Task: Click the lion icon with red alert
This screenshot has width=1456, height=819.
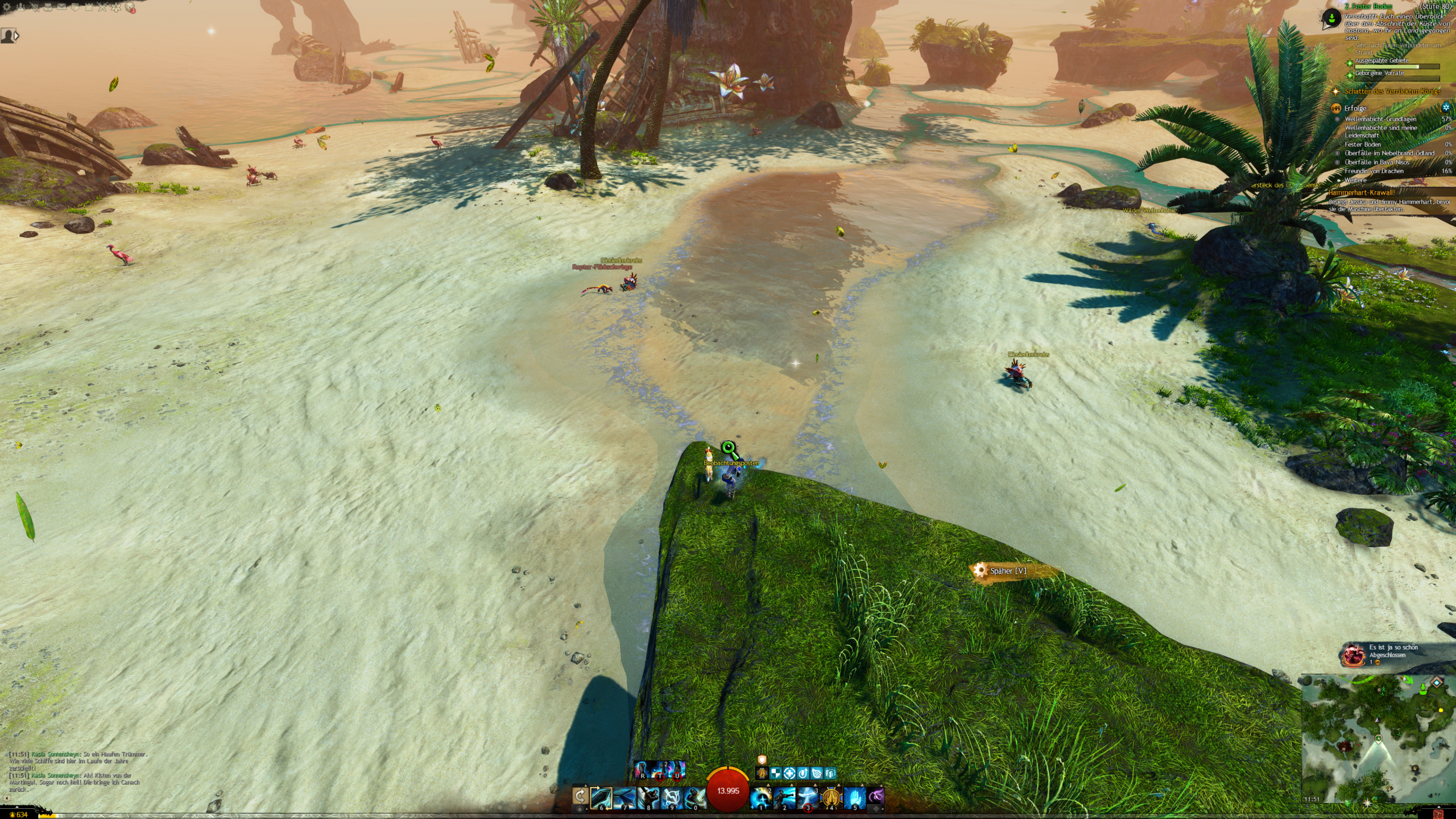Action: pyautogui.click(x=131, y=8)
